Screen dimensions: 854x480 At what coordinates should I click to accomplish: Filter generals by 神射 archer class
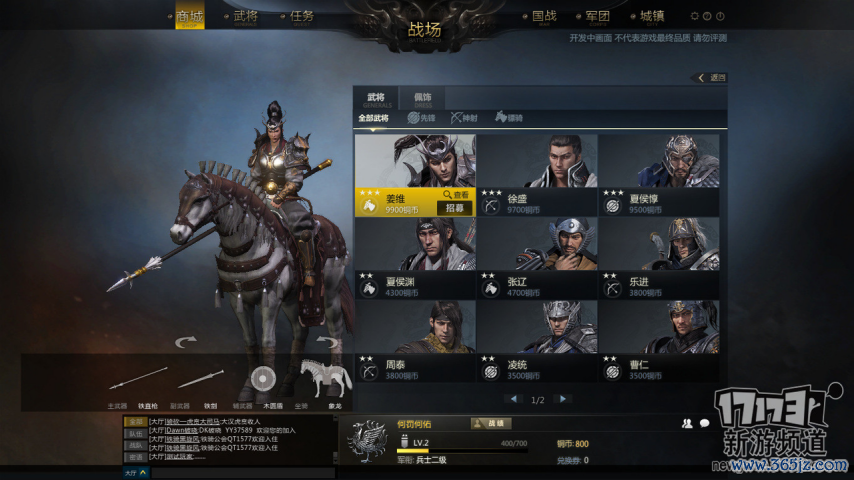[464, 118]
